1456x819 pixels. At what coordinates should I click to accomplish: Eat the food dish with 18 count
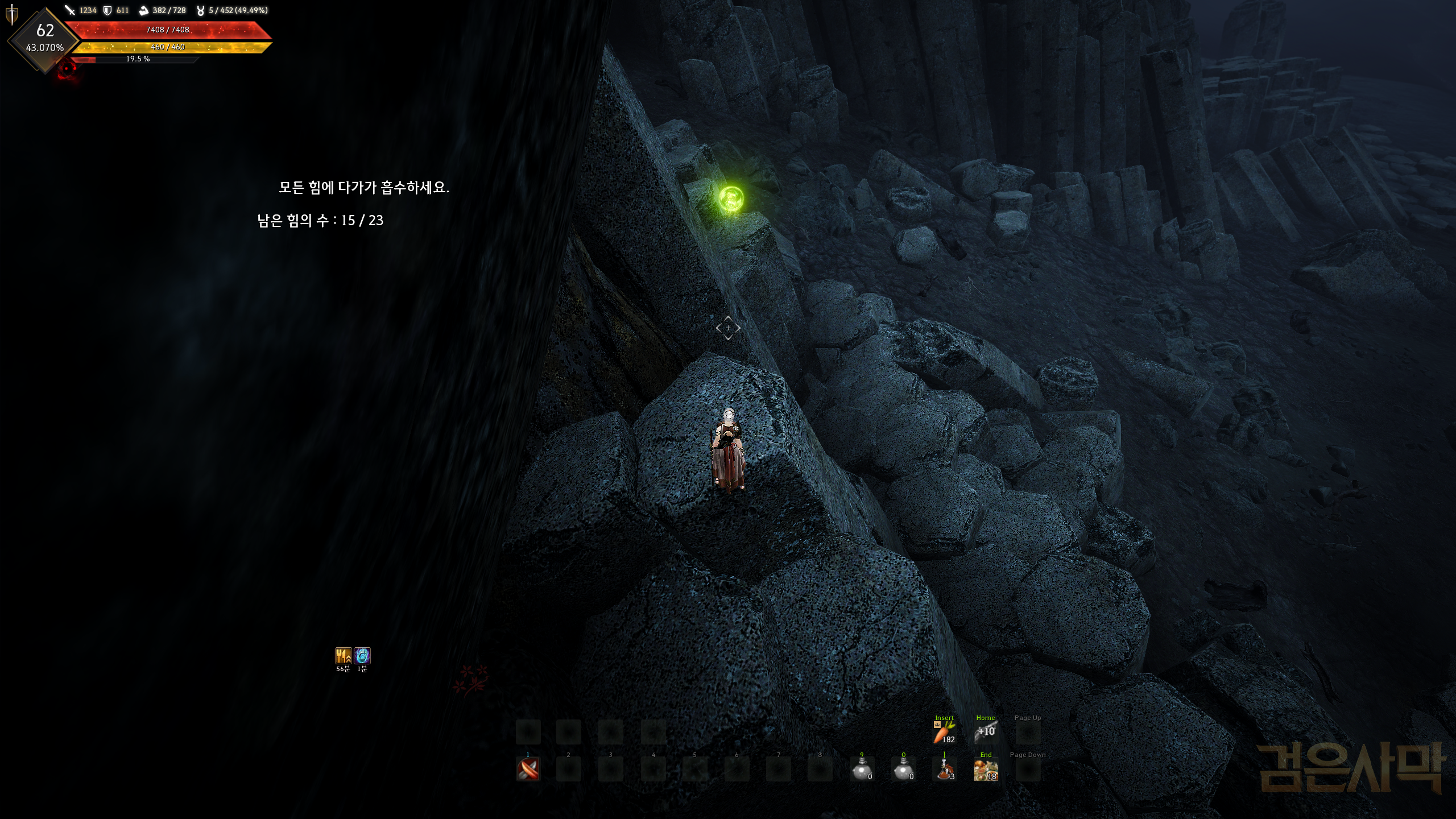coord(986,770)
